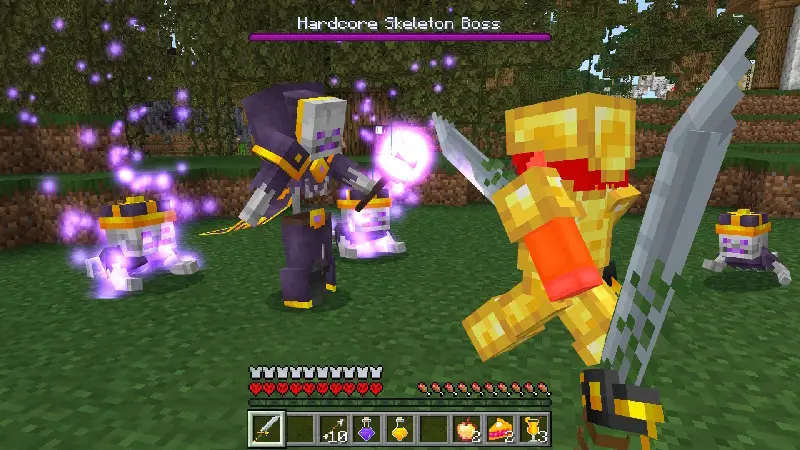This screenshot has height=450, width=800.
Task: Choose the purple potion slot
Action: coord(367,428)
